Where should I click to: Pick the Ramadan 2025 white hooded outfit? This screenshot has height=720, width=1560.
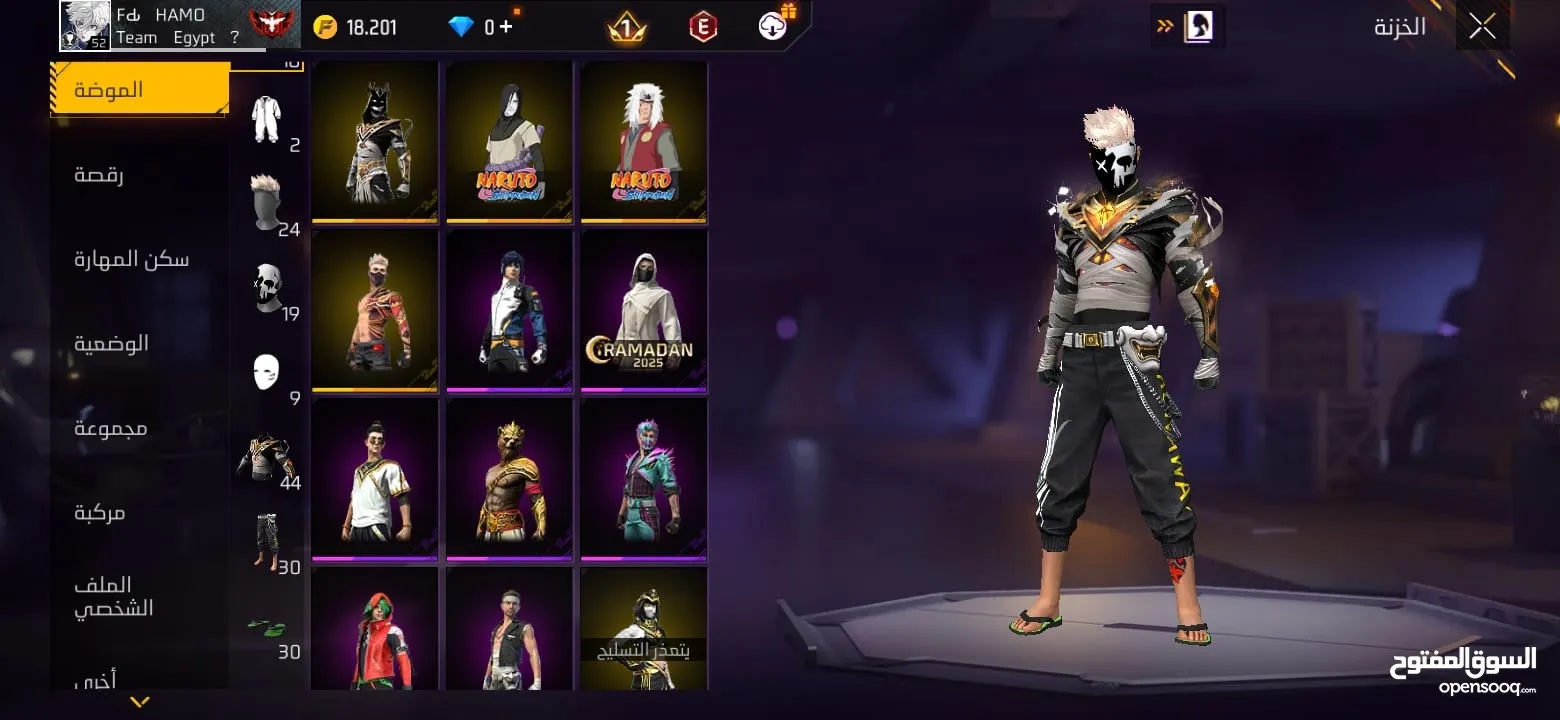[644, 311]
